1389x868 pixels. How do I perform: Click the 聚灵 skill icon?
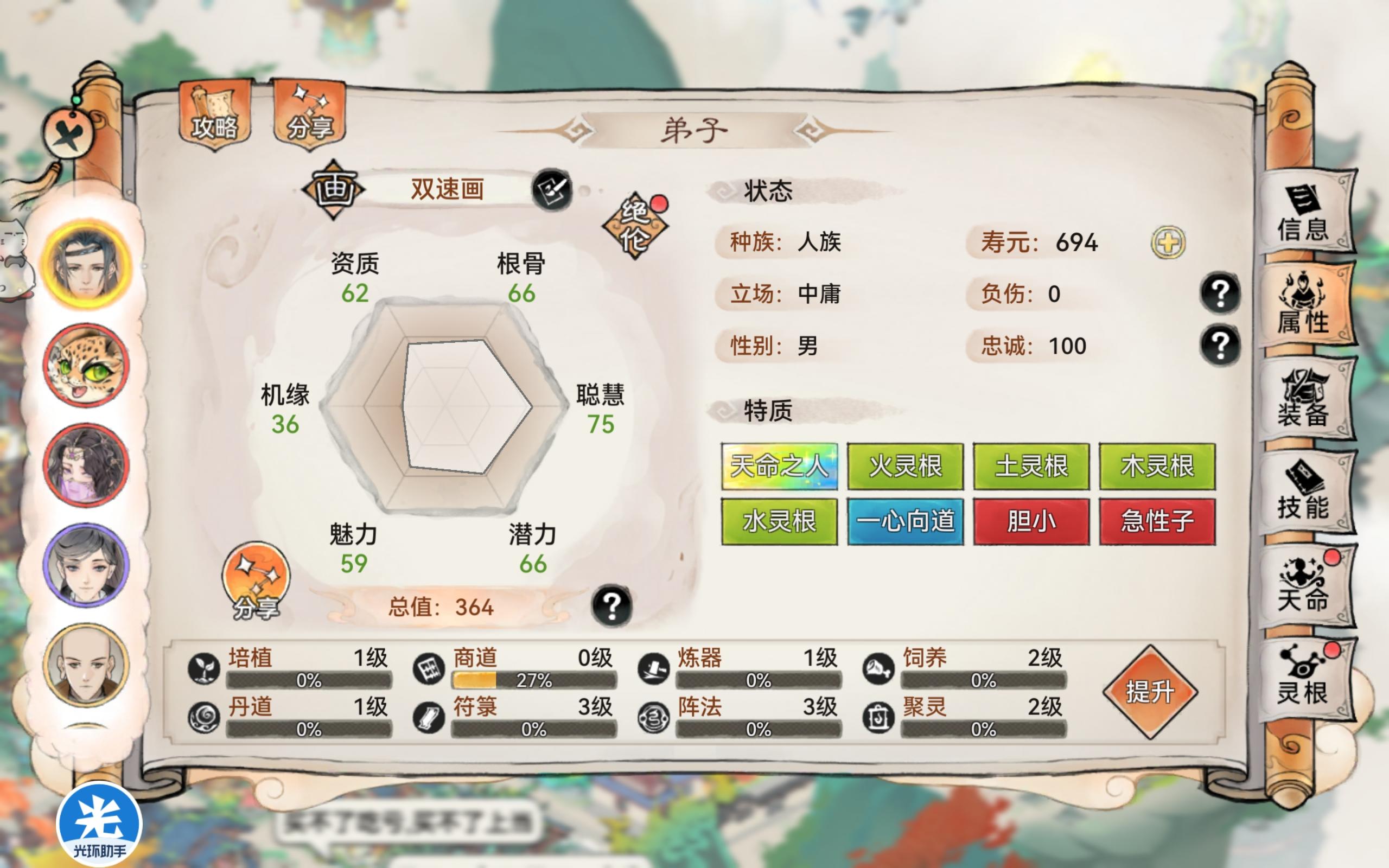click(878, 718)
